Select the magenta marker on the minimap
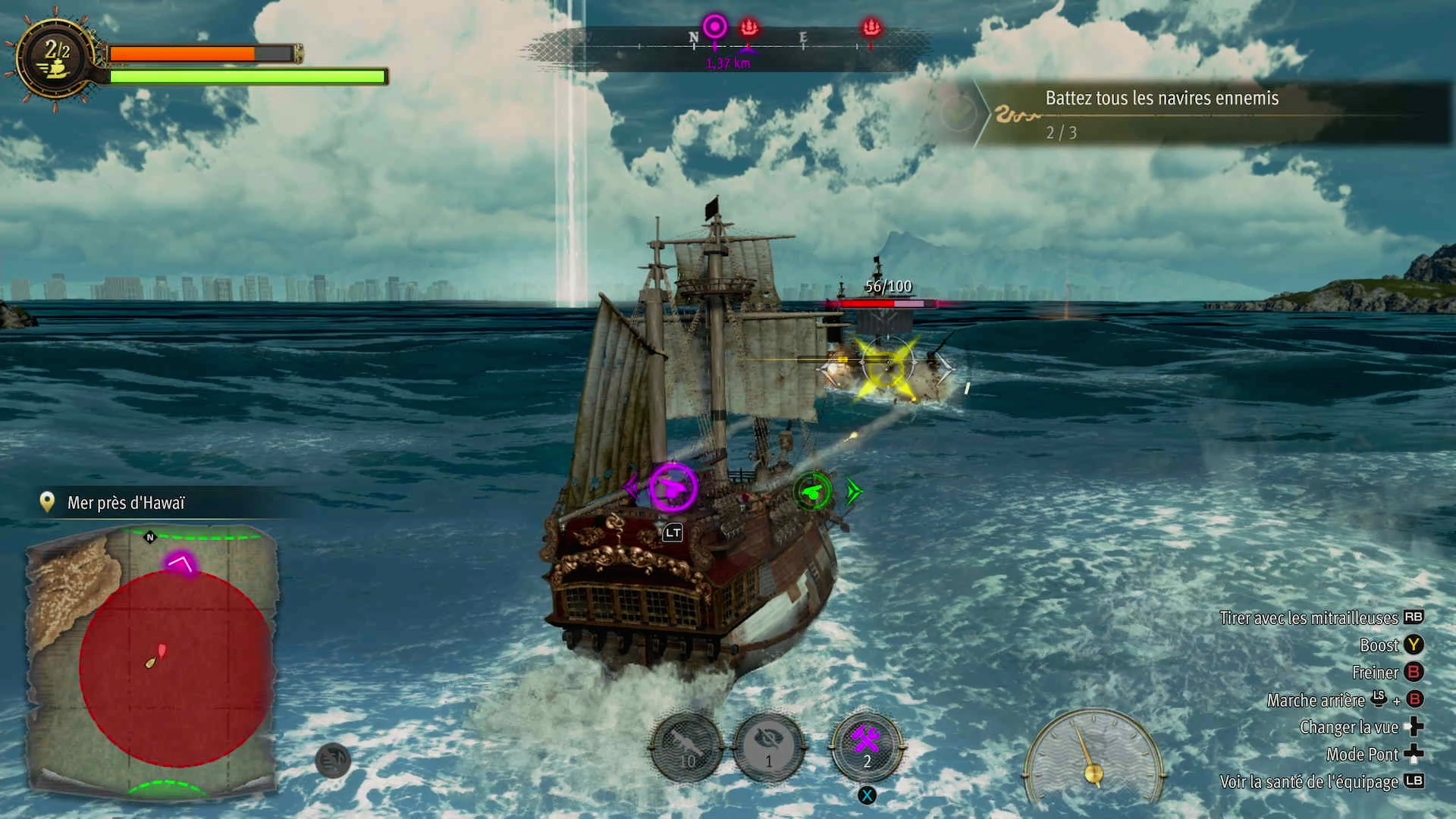 tap(180, 563)
